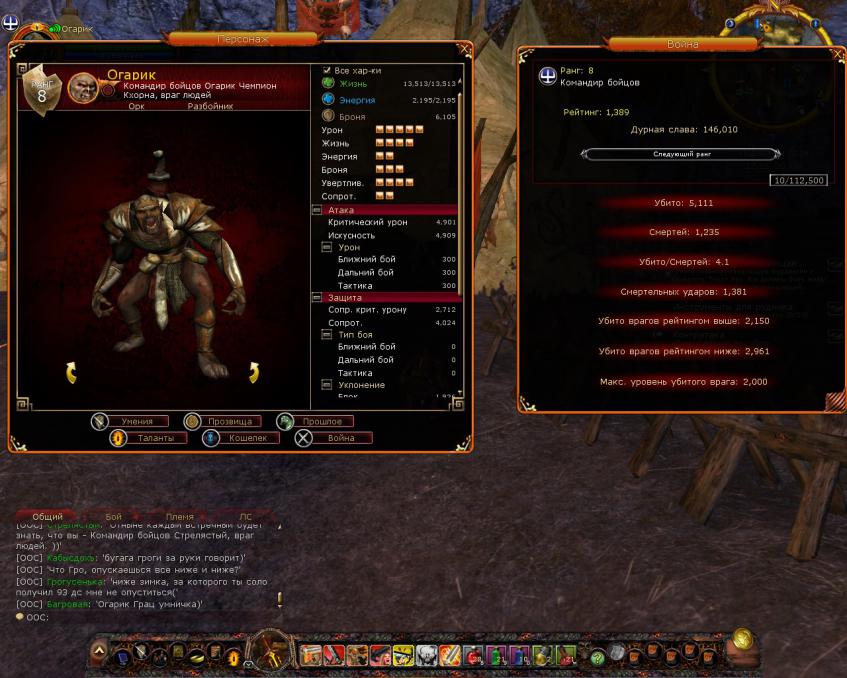
Task: Collapse the Тип боя subsection
Action: point(326,334)
